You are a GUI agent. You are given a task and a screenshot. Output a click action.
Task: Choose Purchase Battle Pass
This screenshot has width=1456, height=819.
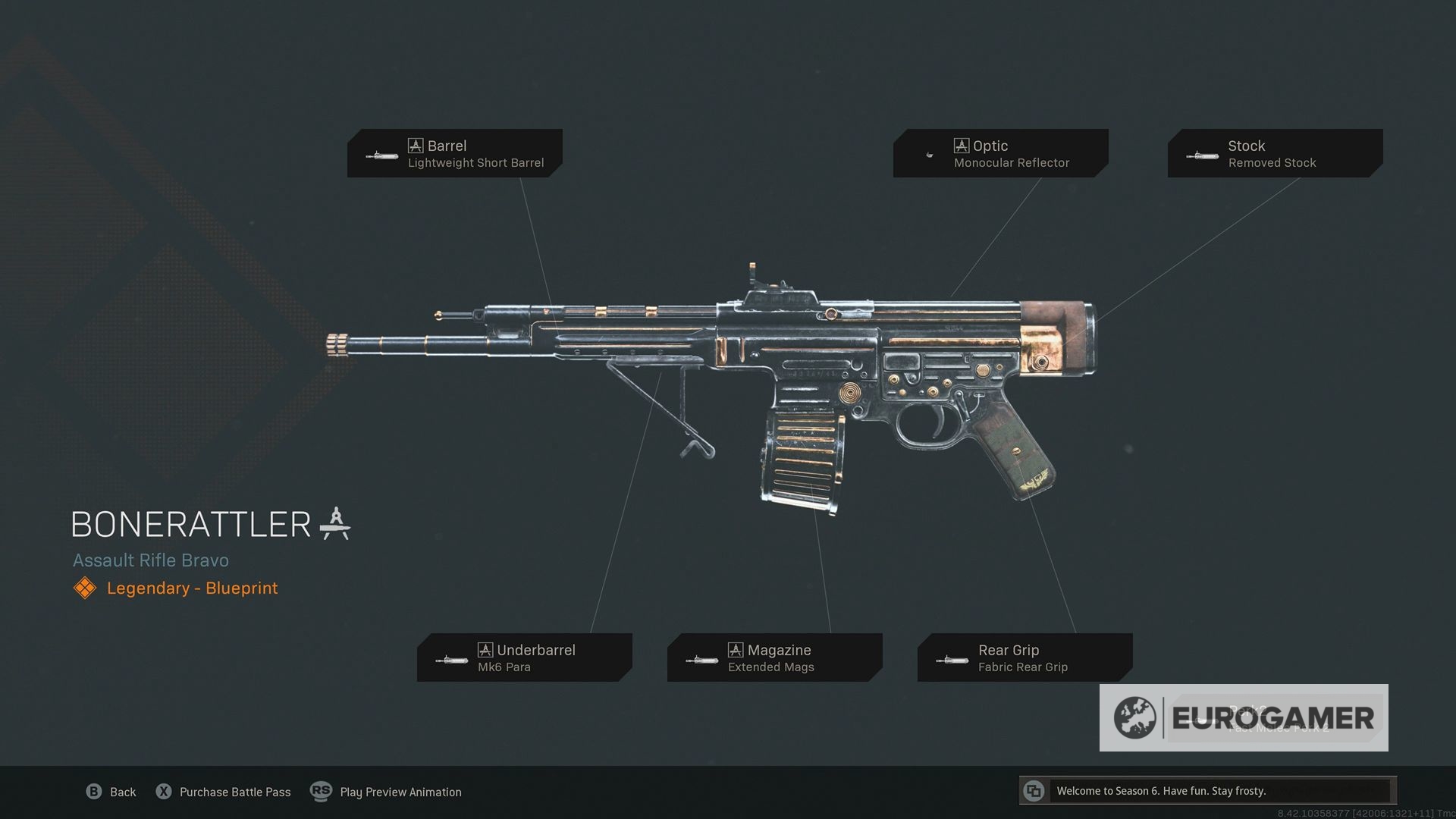pyautogui.click(x=224, y=792)
